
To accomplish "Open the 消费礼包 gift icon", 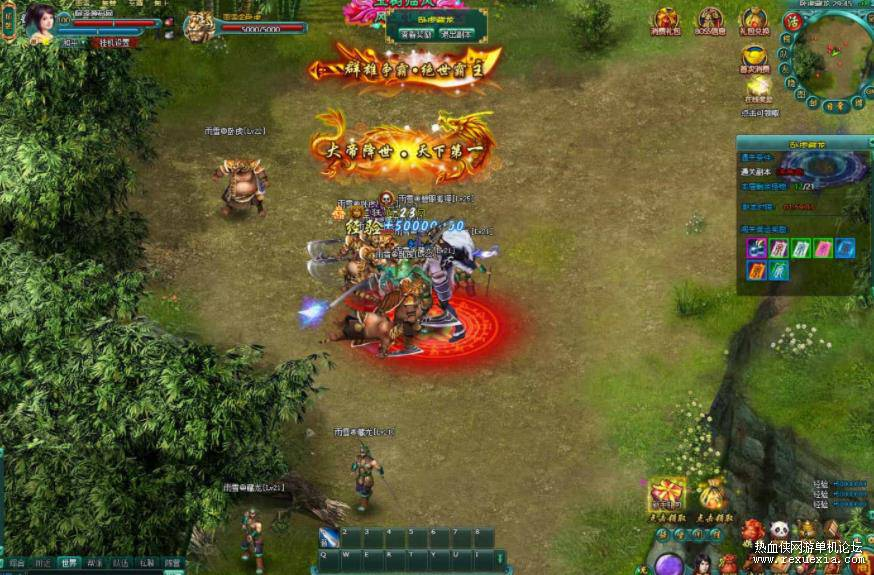I will point(665,20).
